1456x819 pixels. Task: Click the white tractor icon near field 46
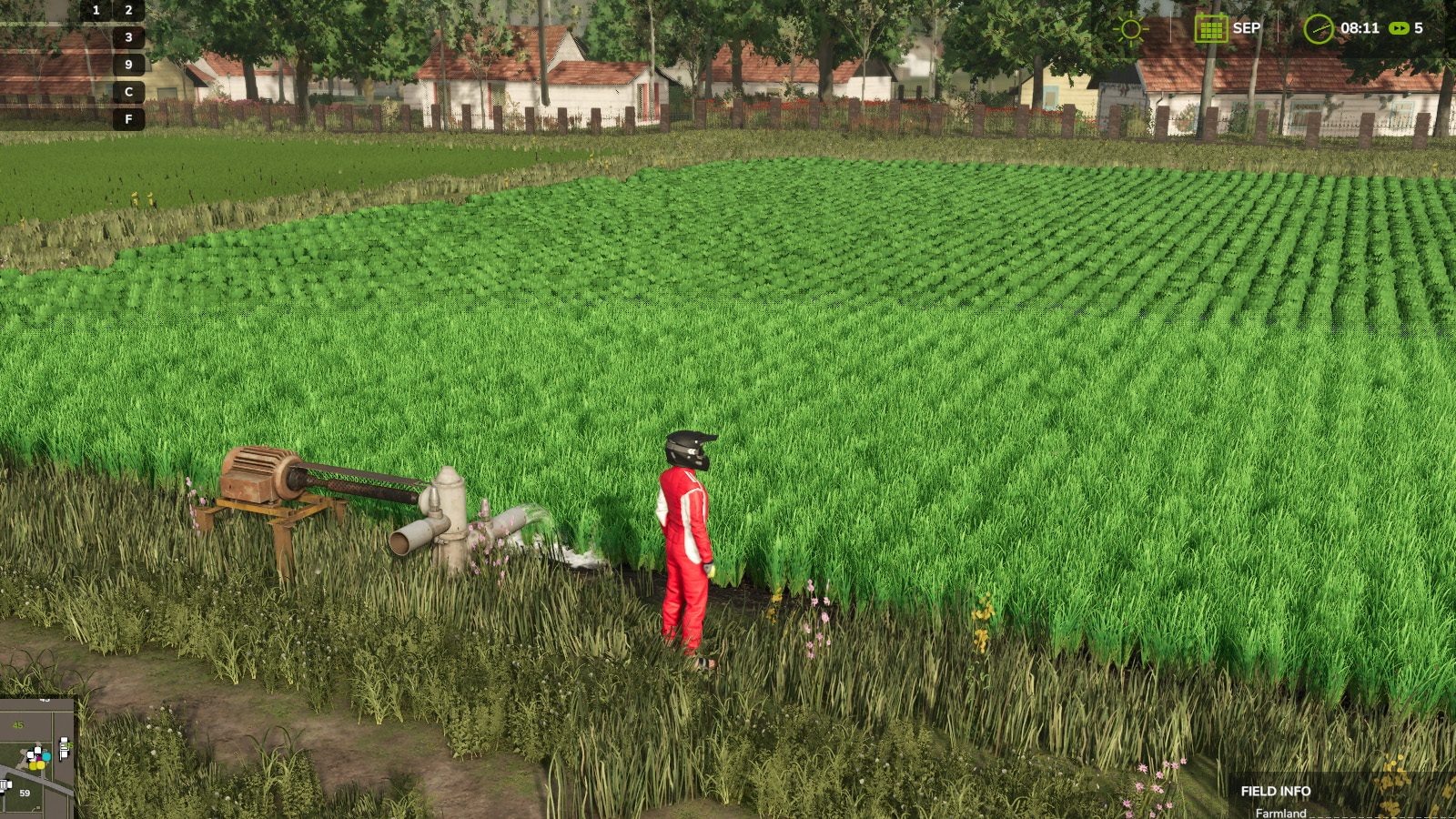coord(65,746)
